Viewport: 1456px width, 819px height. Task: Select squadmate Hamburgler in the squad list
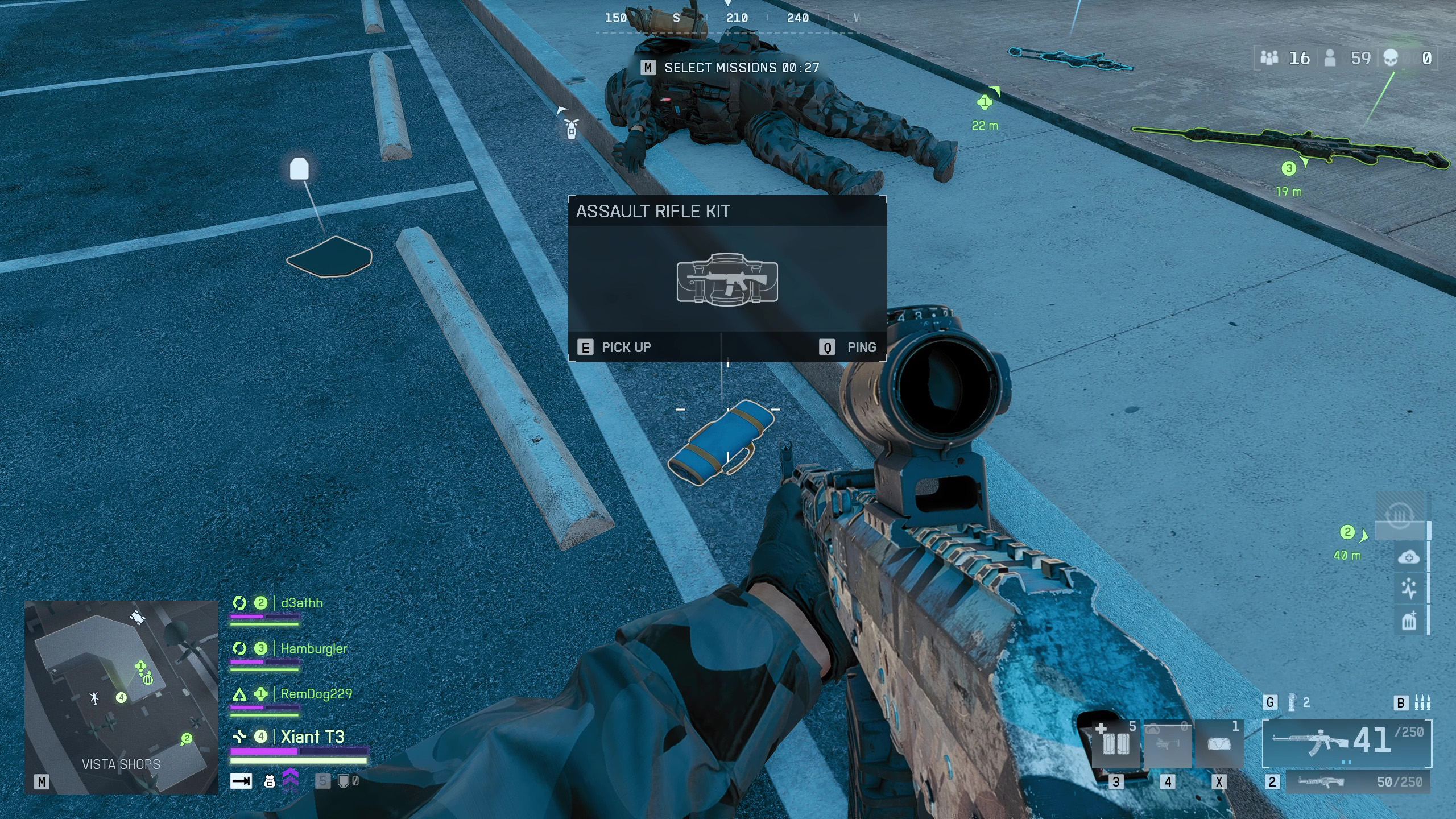point(313,648)
